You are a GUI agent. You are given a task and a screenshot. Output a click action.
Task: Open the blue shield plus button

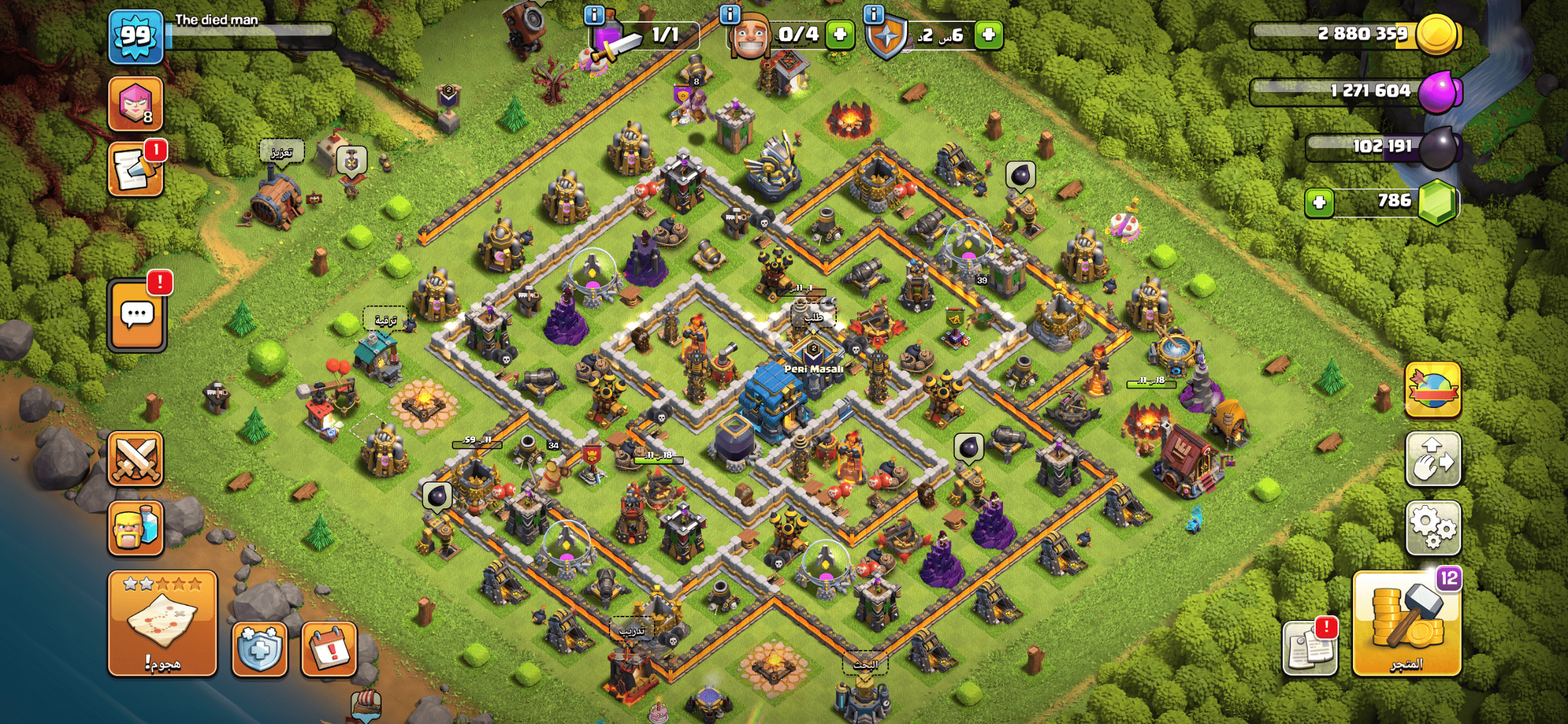[x=259, y=649]
